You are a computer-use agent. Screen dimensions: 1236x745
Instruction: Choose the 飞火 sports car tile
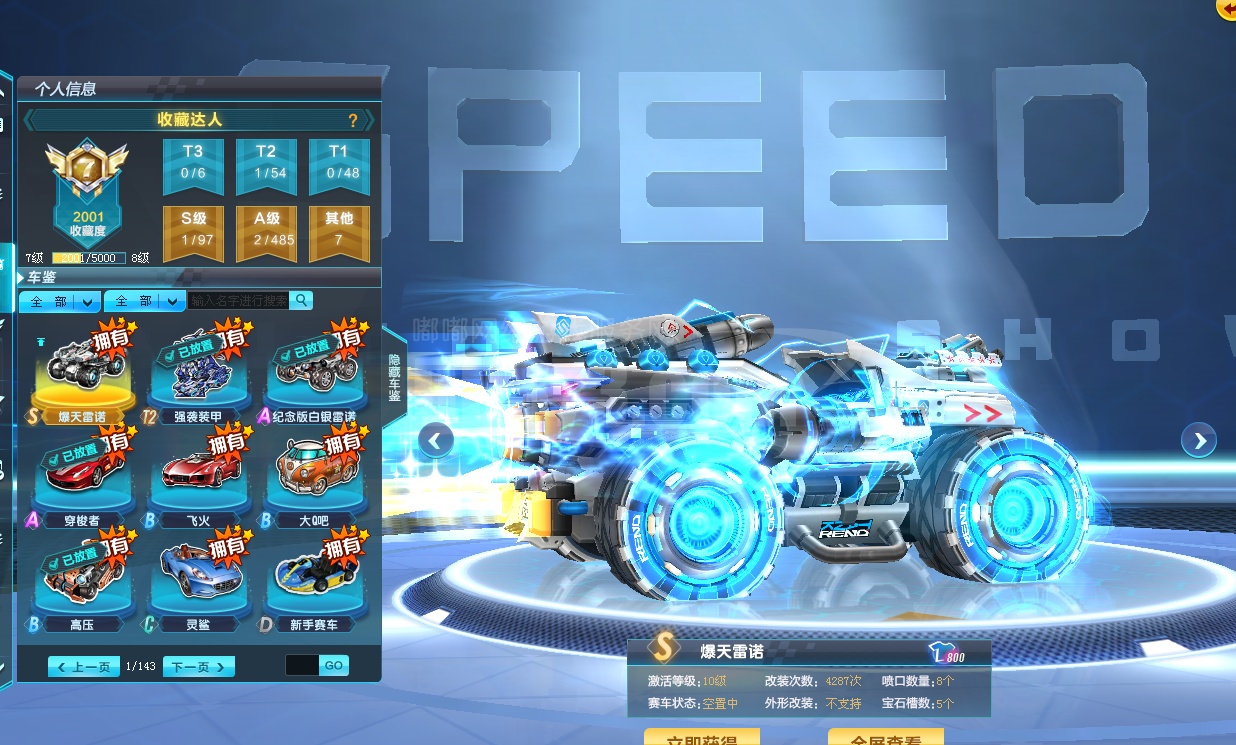198,476
